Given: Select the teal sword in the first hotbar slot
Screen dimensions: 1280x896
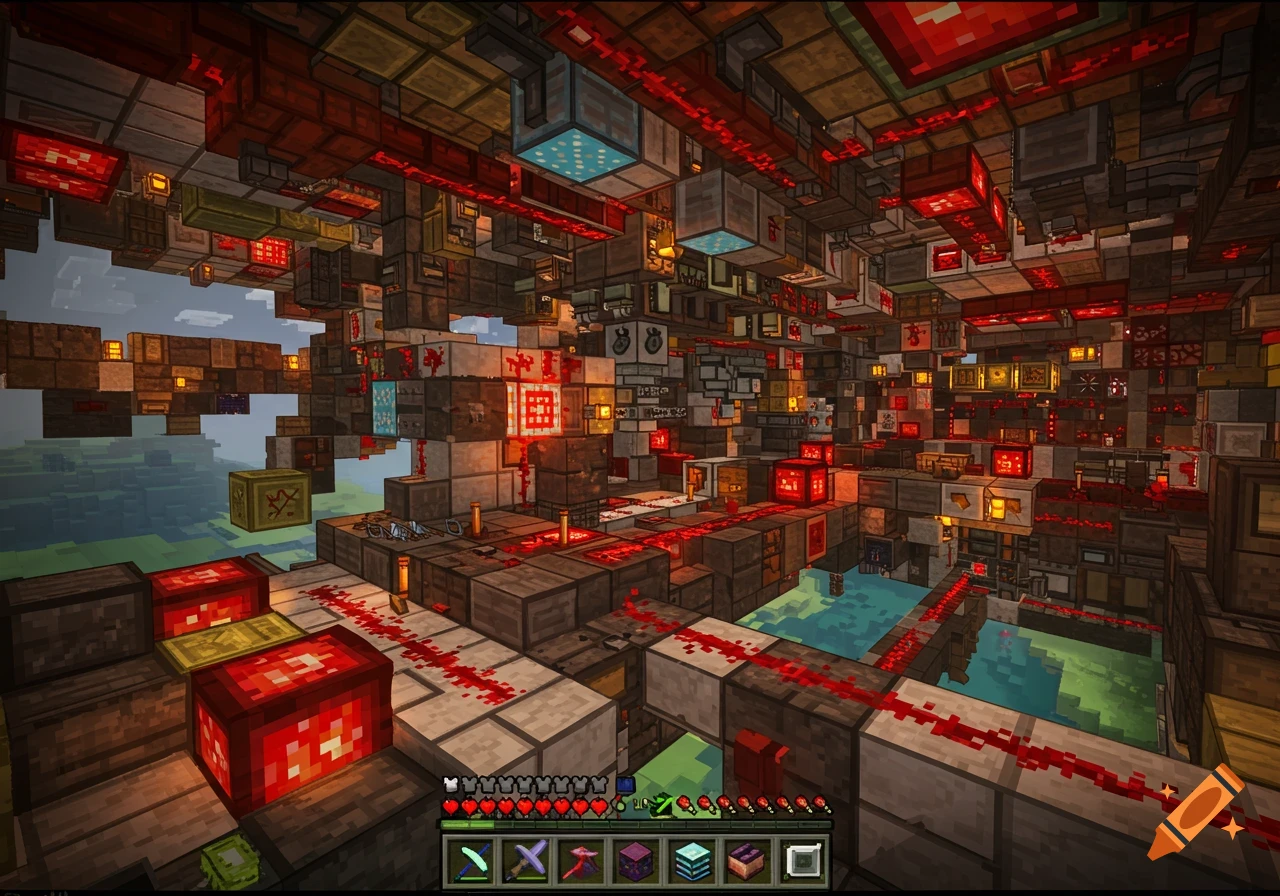Looking at the screenshot, I should pyautogui.click(x=470, y=859).
